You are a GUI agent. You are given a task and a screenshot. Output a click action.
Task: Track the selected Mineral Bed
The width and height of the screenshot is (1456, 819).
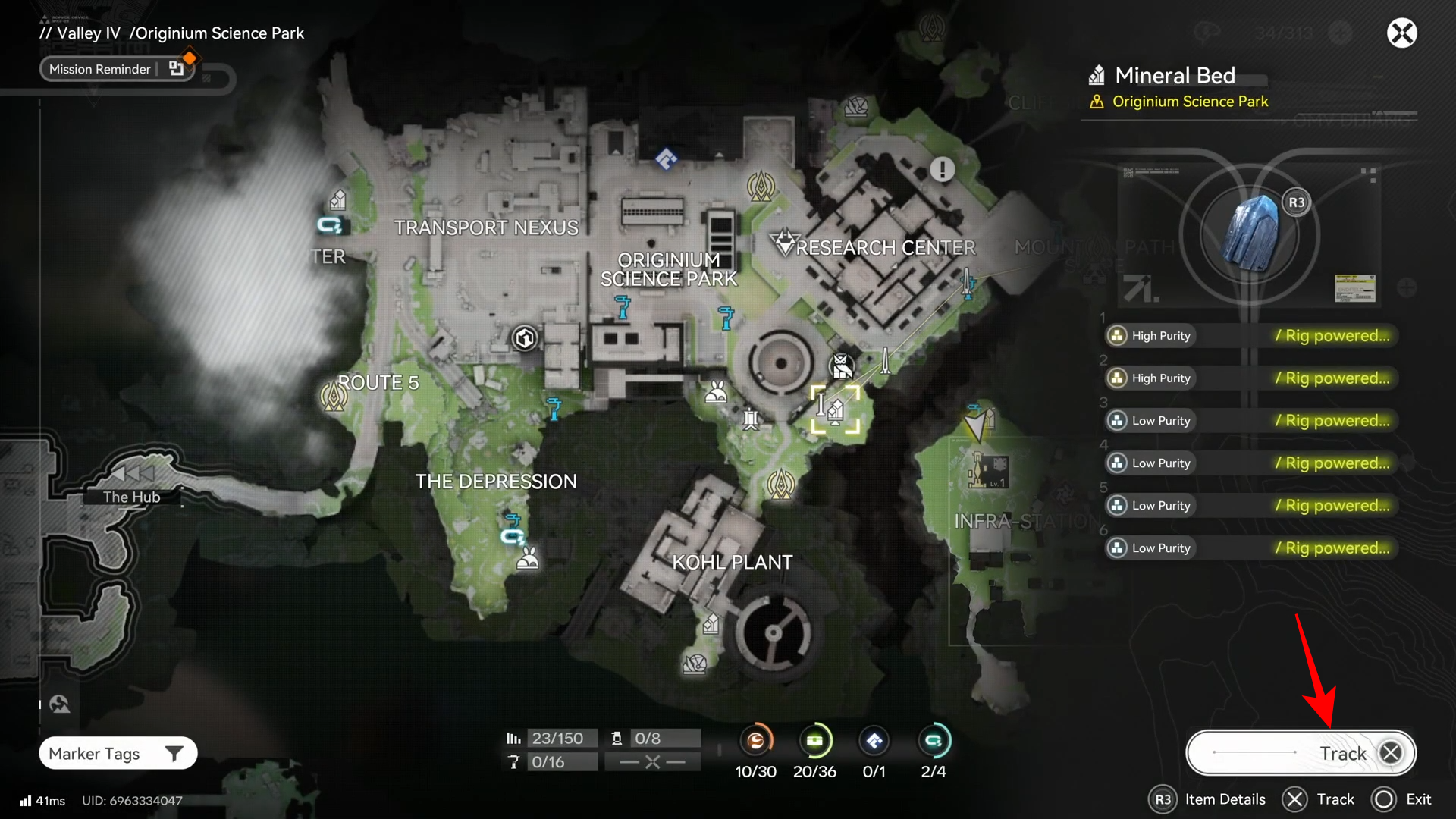click(x=1300, y=753)
